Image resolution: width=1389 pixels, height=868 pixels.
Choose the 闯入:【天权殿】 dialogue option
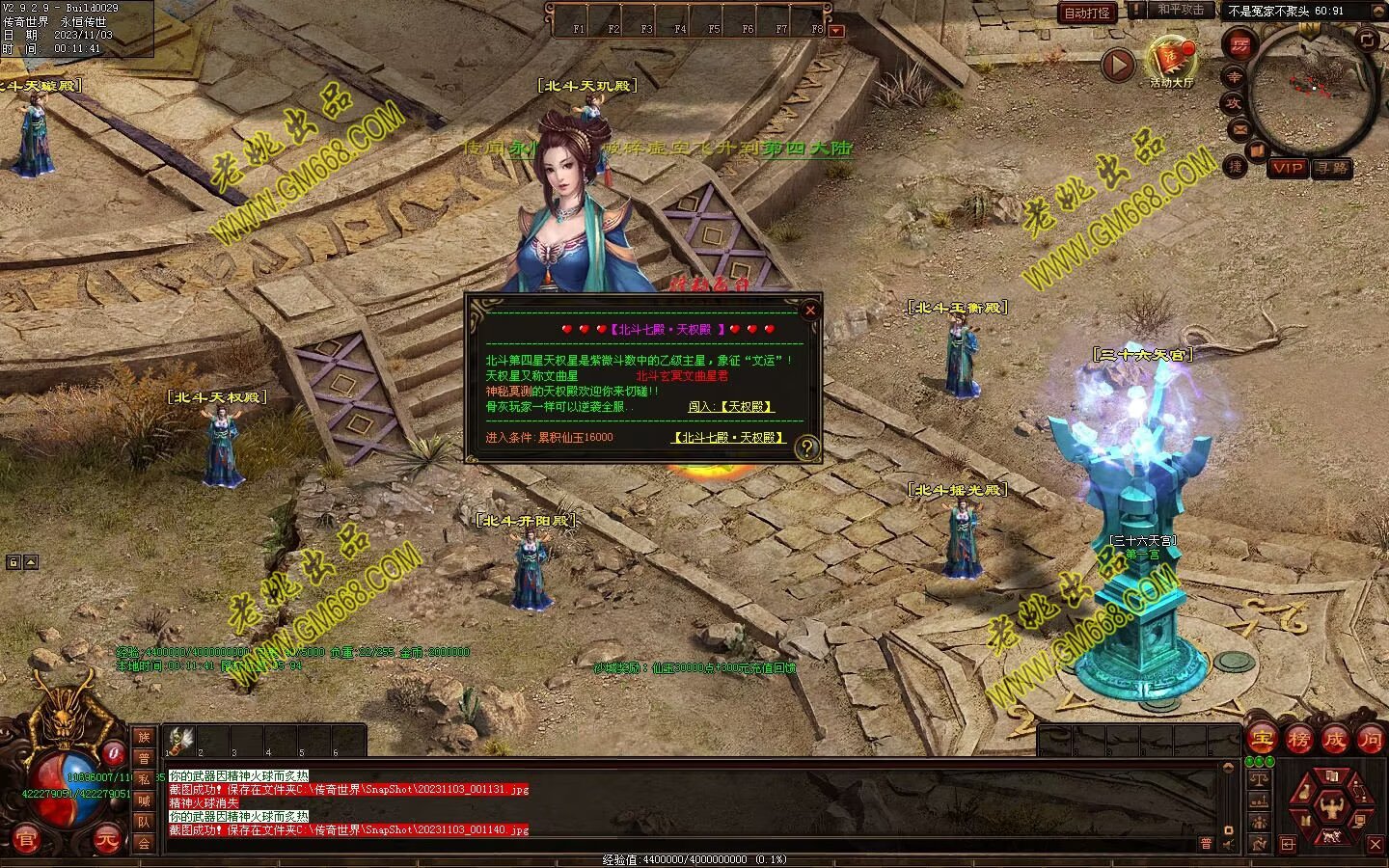point(731,407)
